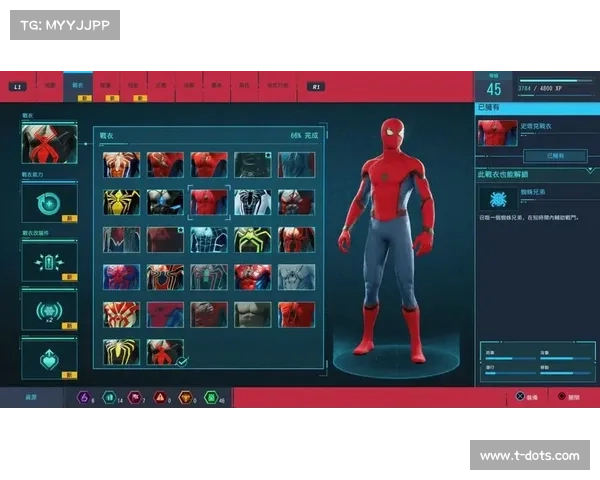
Task: Open the current suit slot with the red spider
Action: click(49, 144)
